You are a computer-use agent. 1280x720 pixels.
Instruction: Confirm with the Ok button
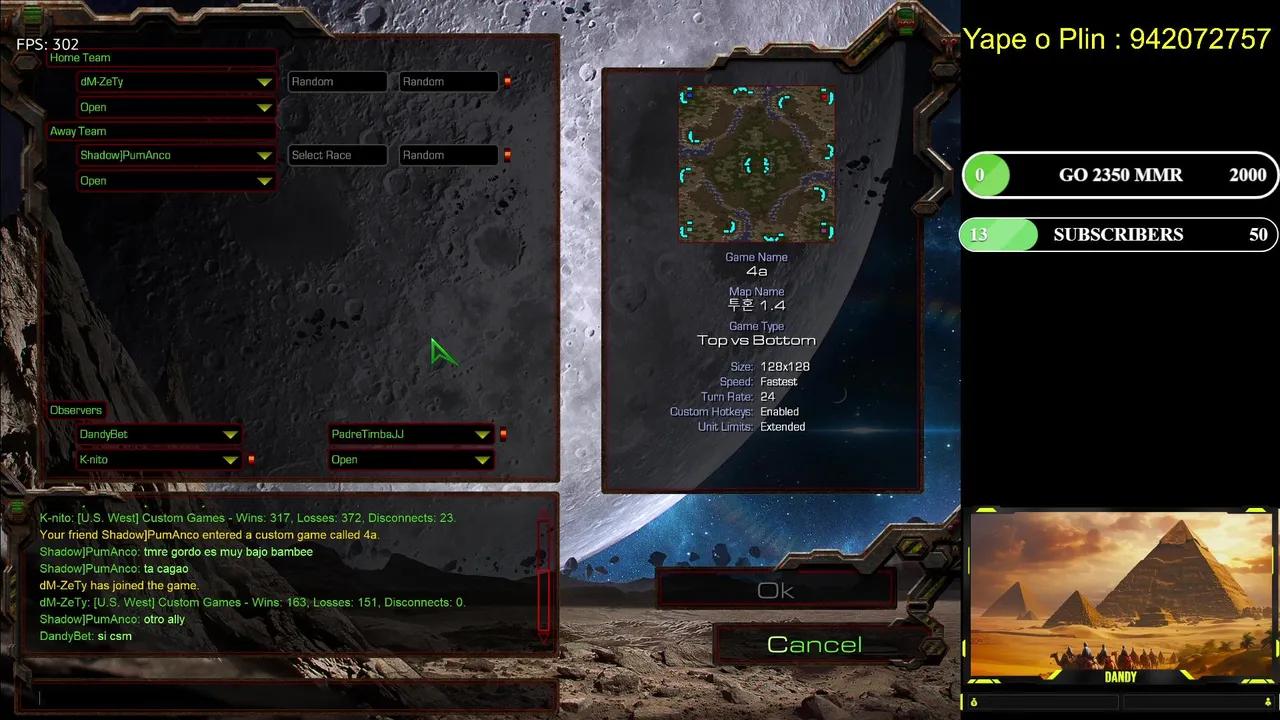[x=776, y=591]
